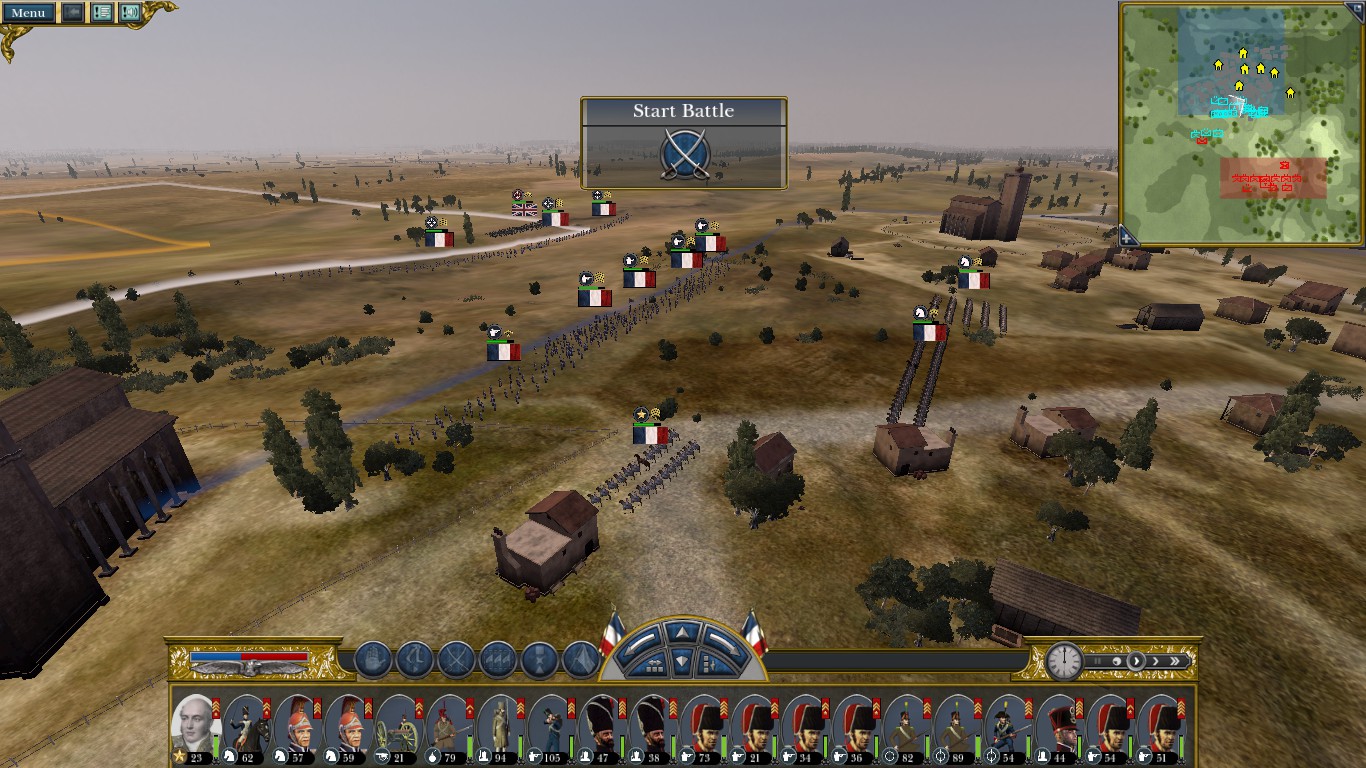Move the unit back with the down arrow
The height and width of the screenshot is (768, 1366).
click(x=682, y=661)
